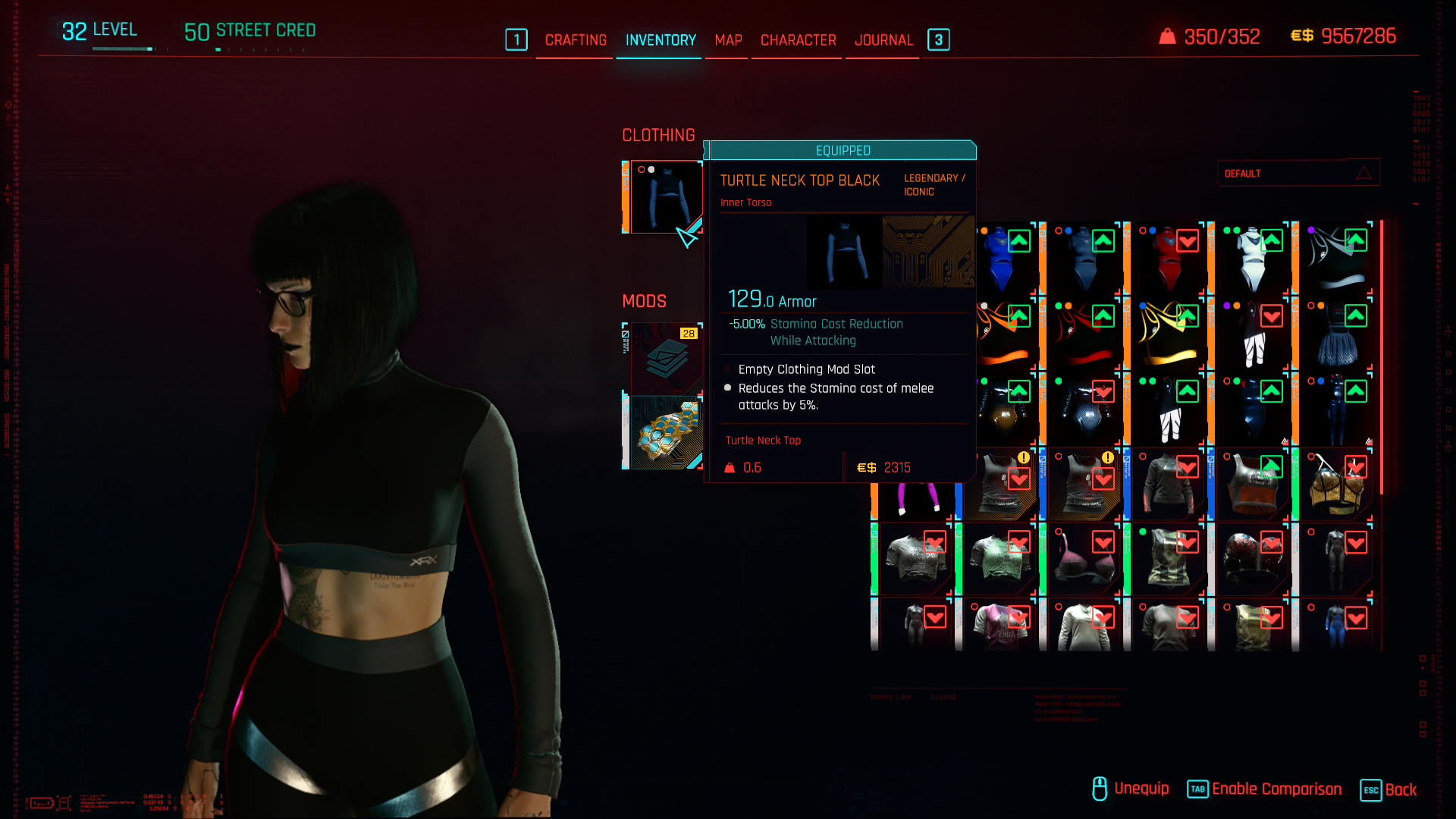Open the Map tab
1456x819 pixels.
pos(728,40)
